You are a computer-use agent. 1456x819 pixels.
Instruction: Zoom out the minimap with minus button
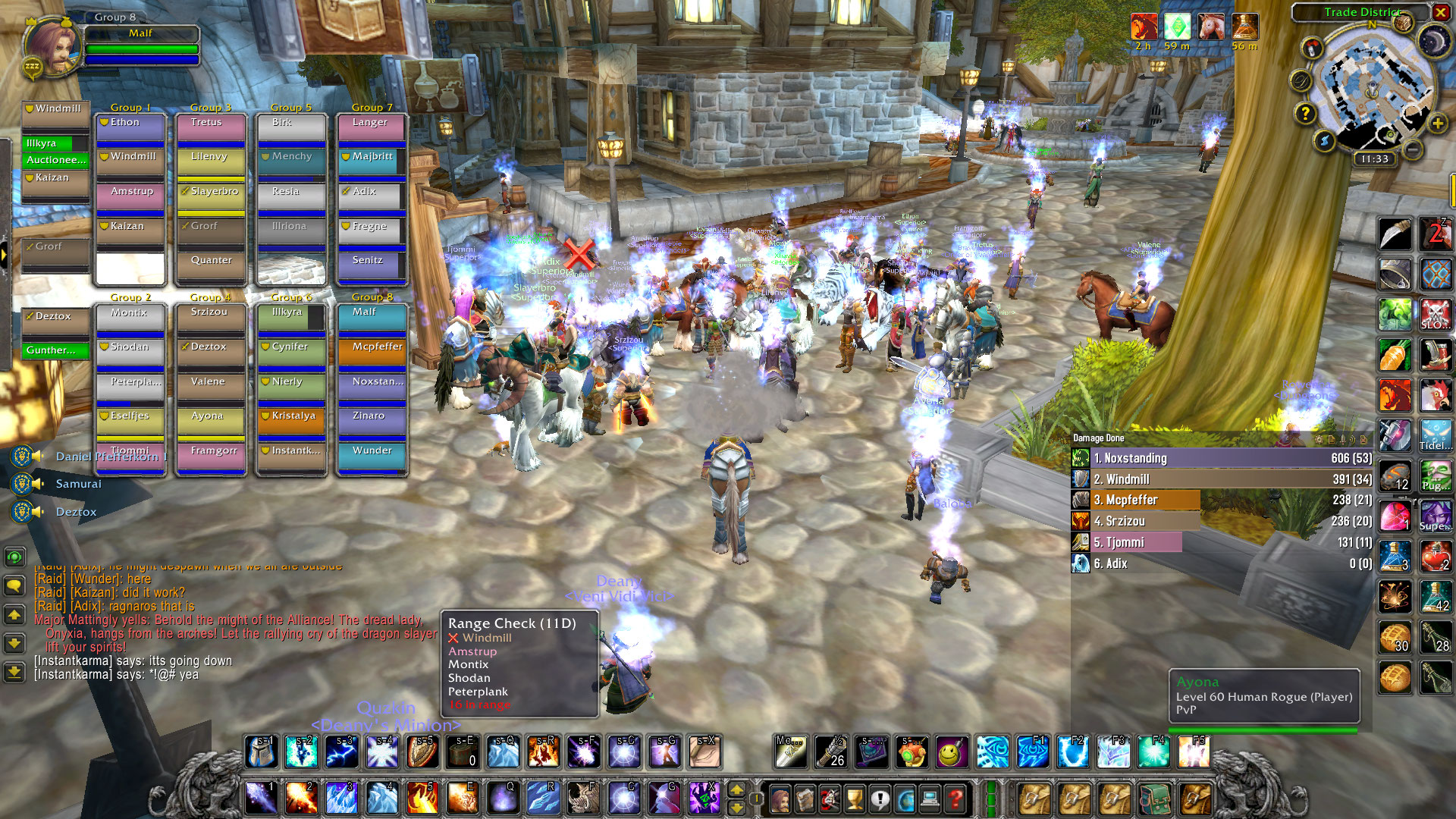click(x=1412, y=149)
